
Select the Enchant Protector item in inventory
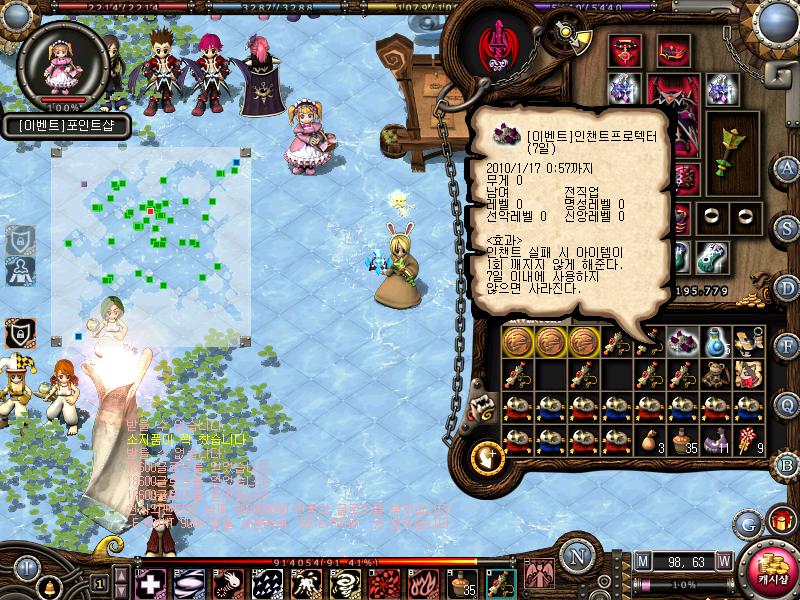click(682, 341)
